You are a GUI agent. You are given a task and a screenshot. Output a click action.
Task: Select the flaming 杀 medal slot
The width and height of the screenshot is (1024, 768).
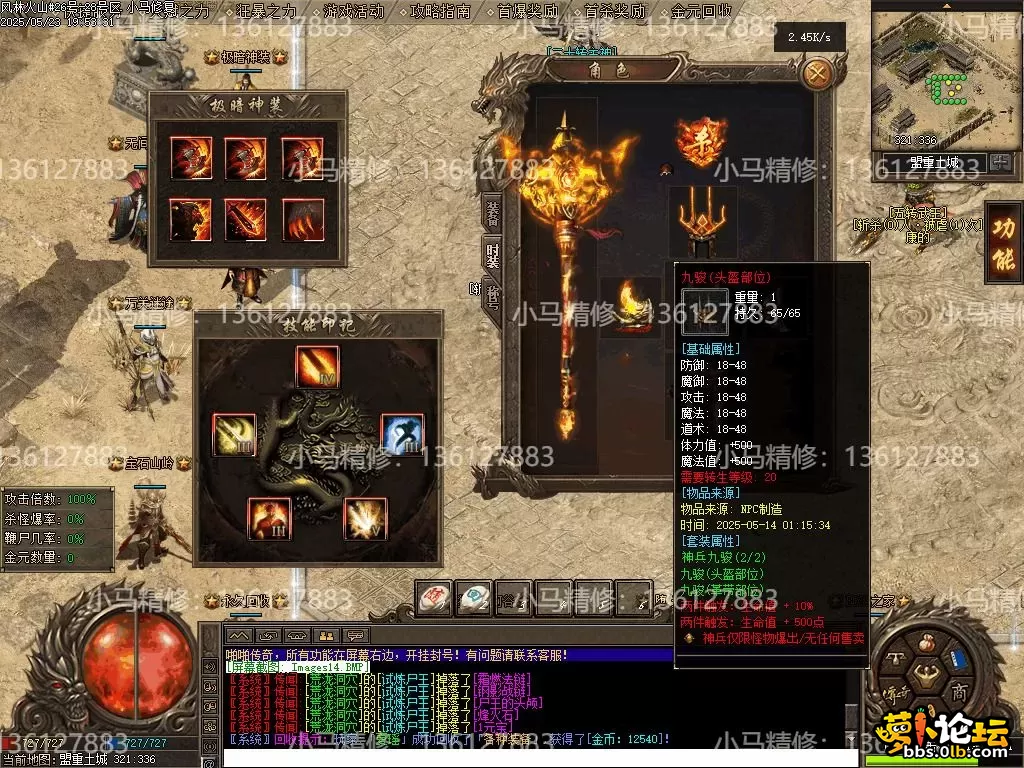click(701, 142)
